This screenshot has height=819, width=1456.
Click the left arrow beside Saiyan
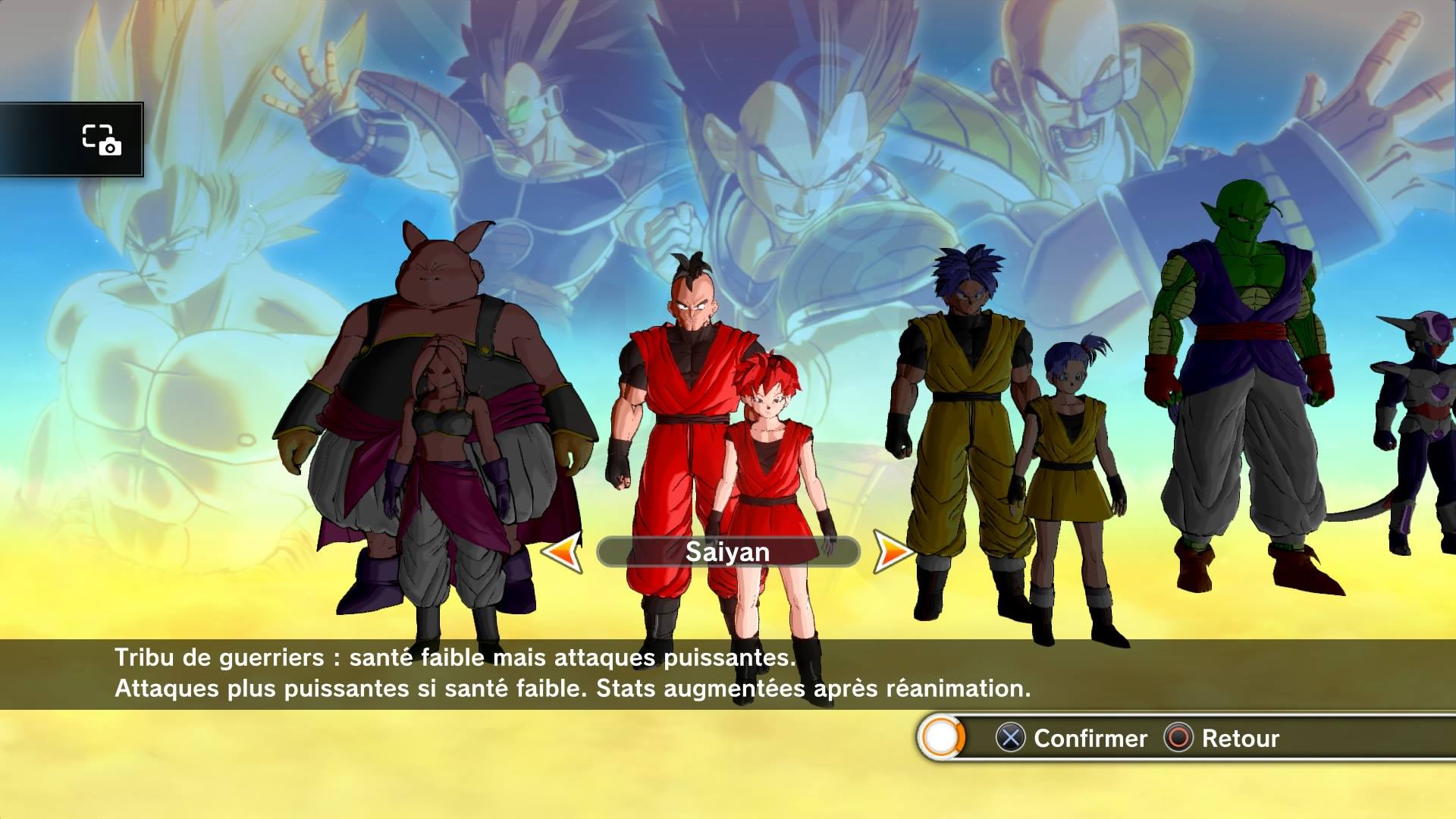click(x=562, y=551)
